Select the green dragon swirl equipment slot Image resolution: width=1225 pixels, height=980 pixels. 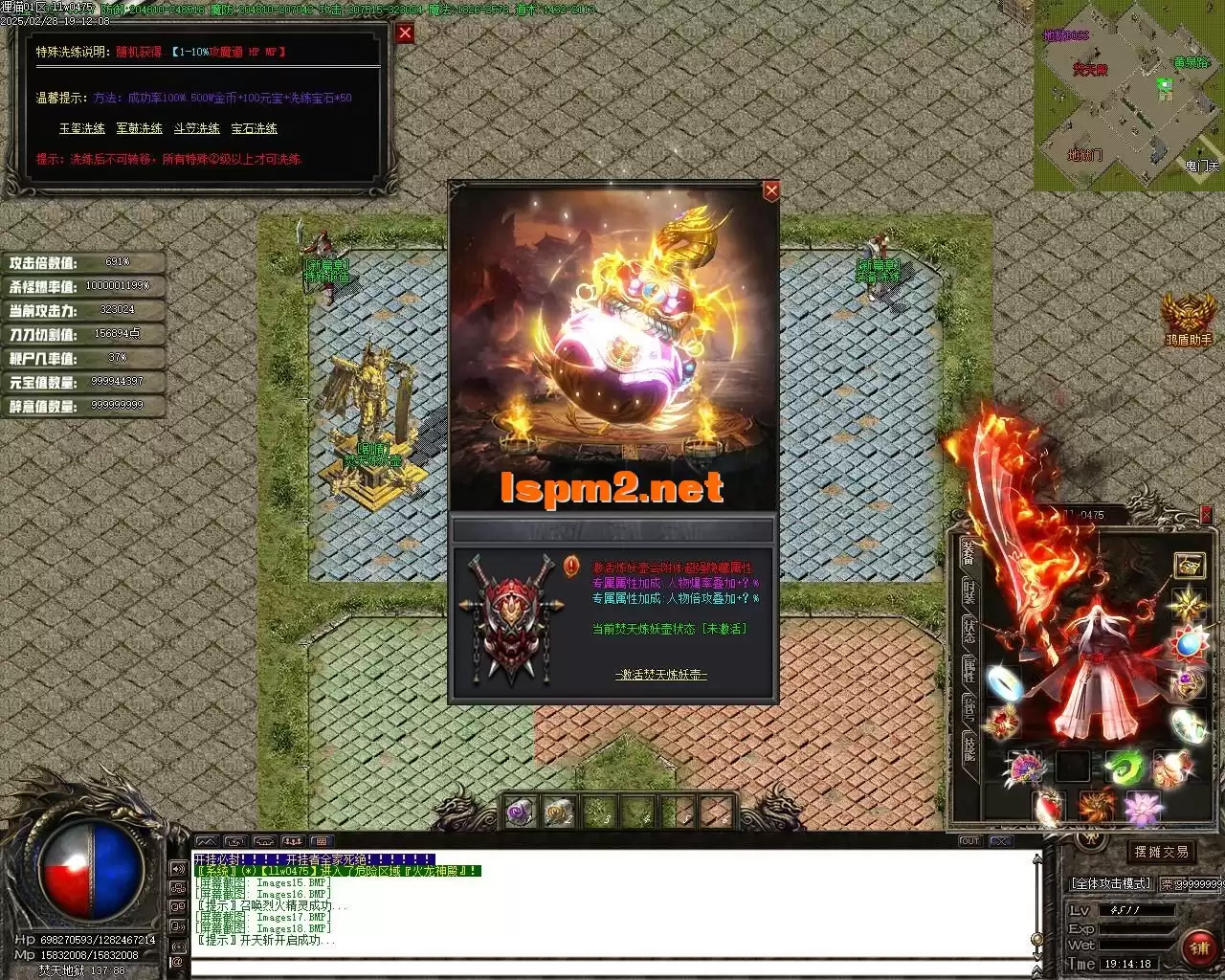click(1123, 768)
